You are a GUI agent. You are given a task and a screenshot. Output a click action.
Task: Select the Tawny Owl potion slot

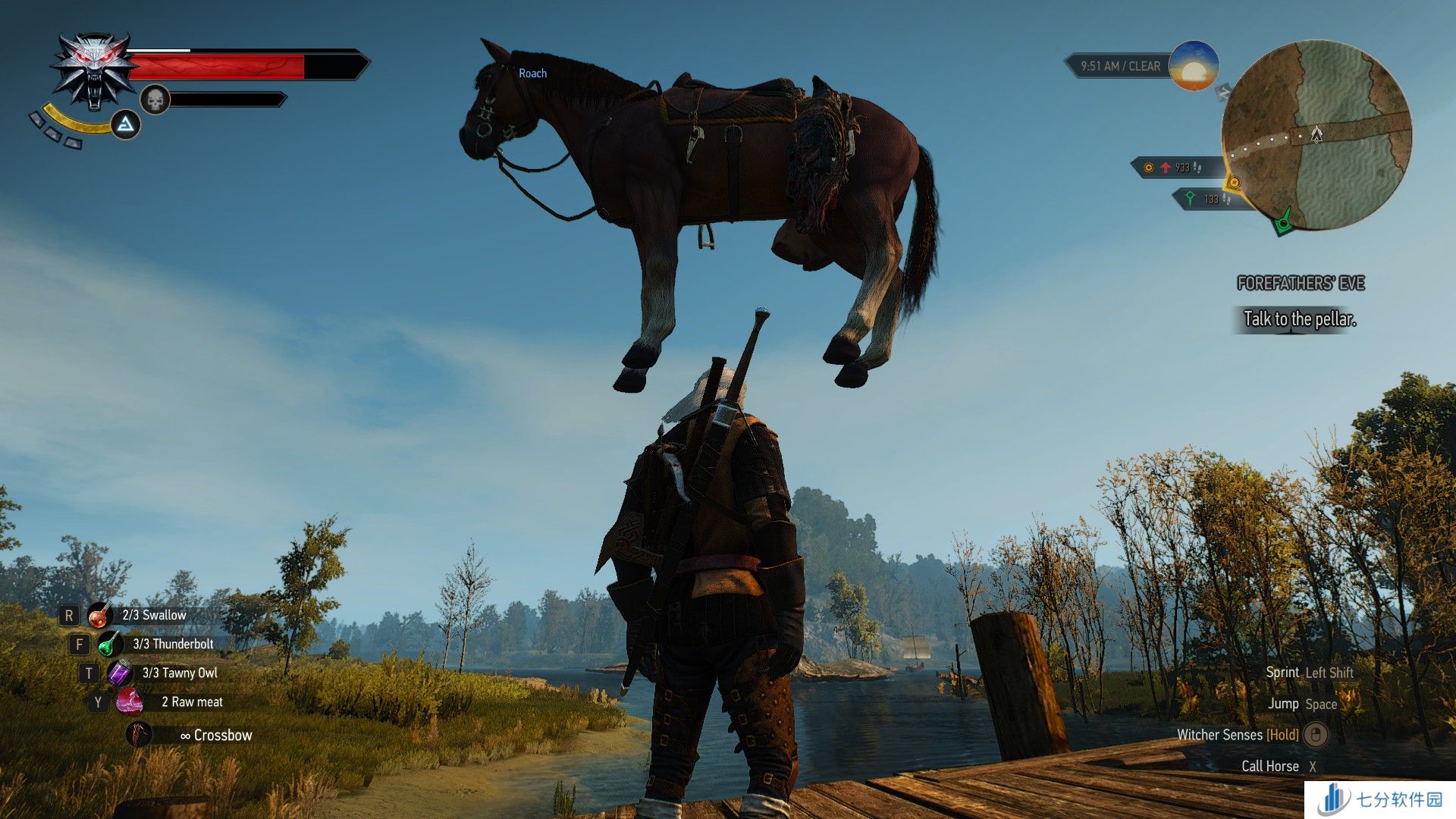click(120, 673)
